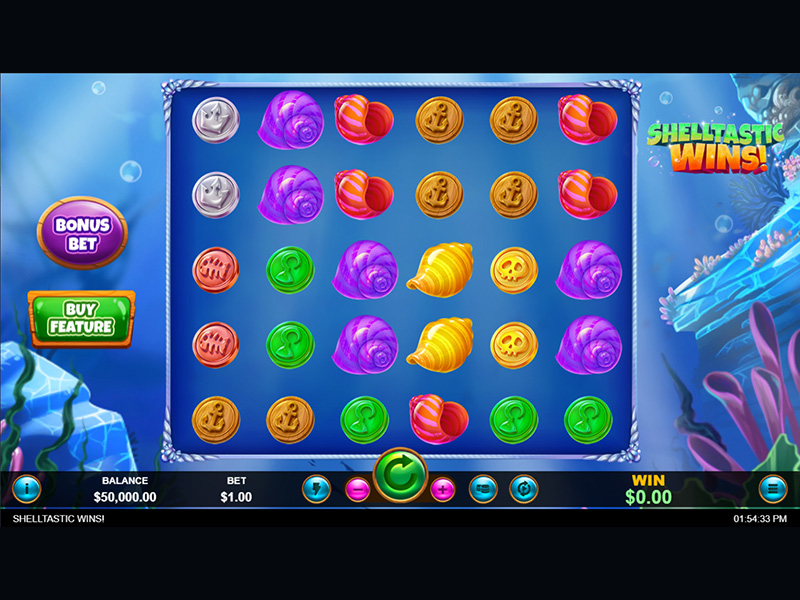800x600 pixels.
Task: Increase the bet with the plus button
Action: 443,489
